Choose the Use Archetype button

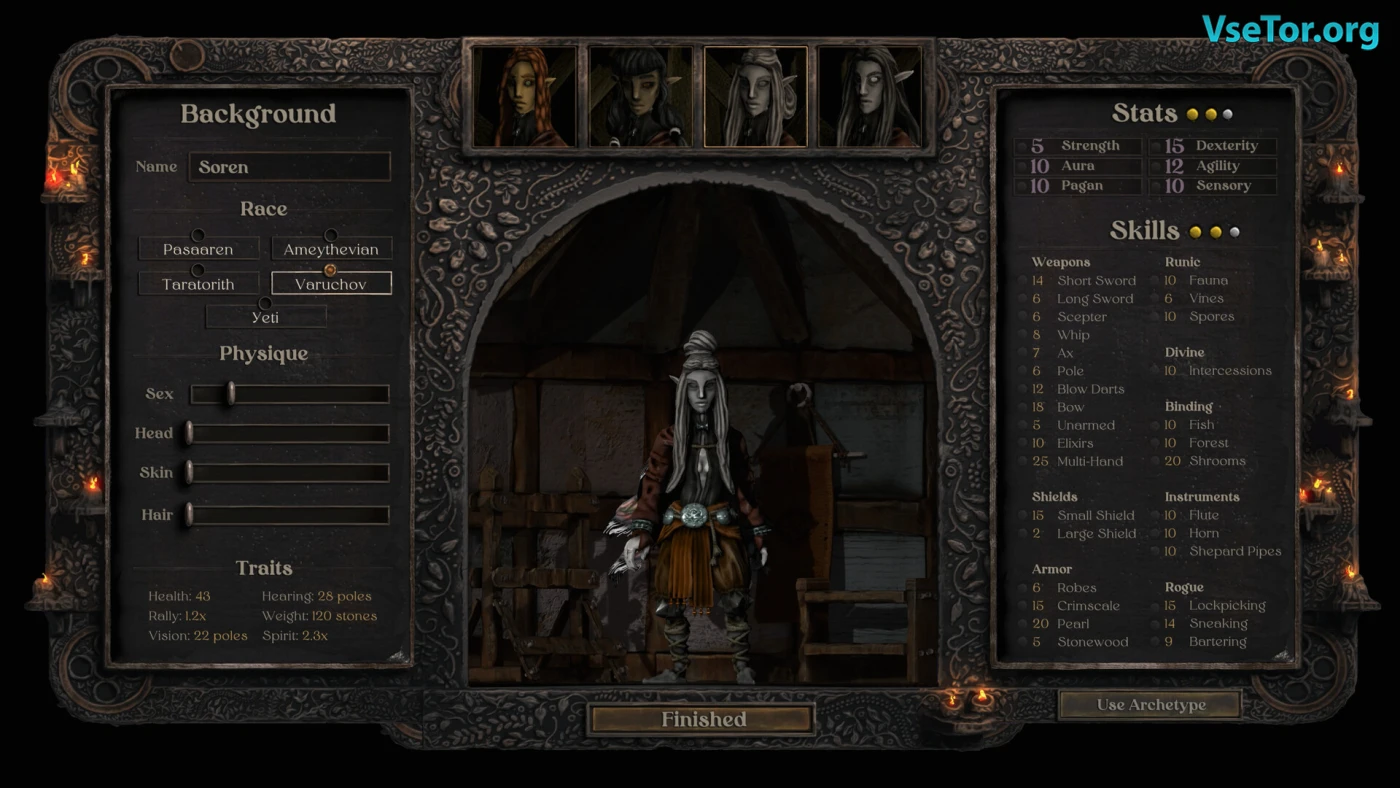coord(1150,705)
